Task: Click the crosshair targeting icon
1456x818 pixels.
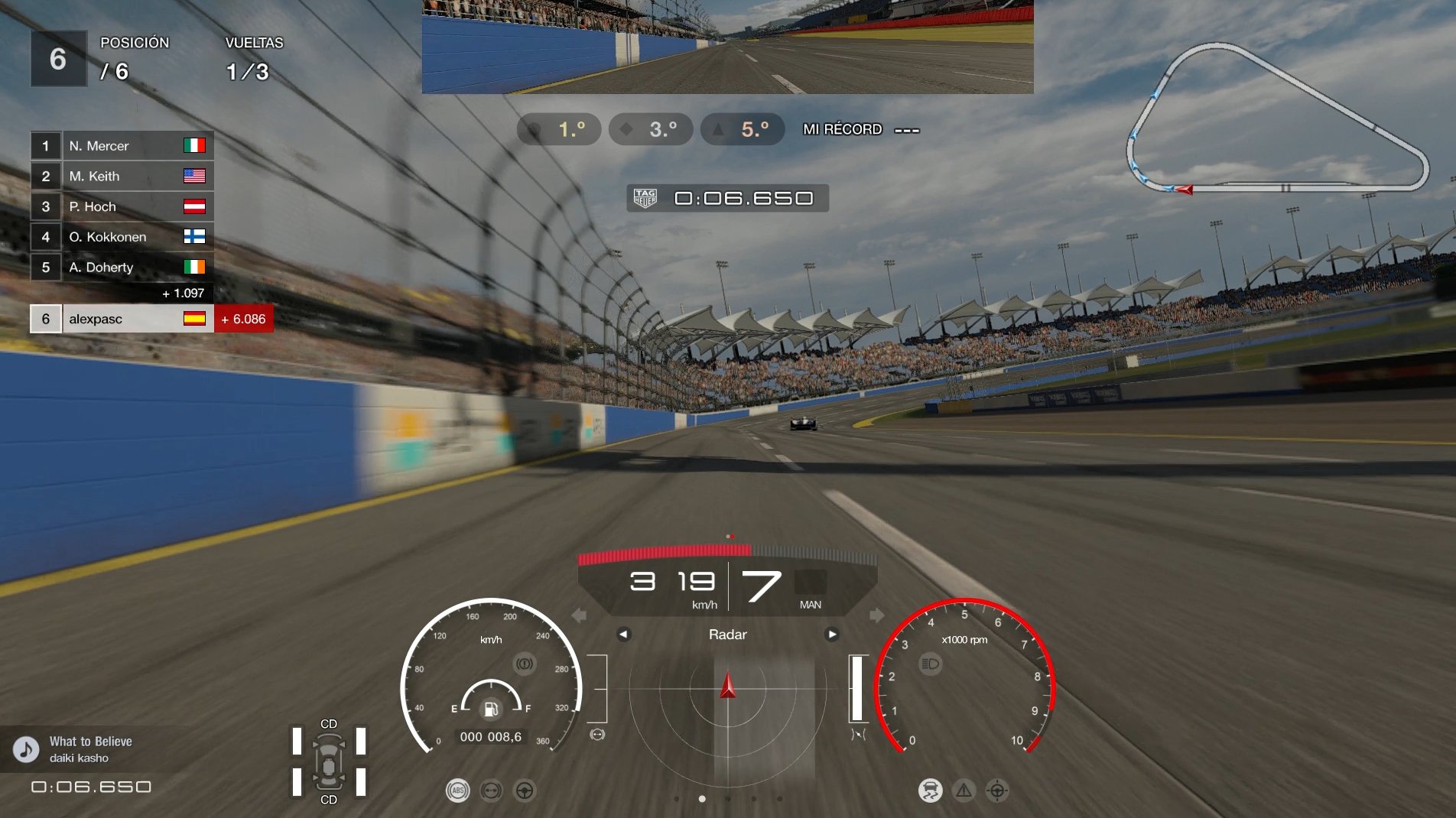Action: (996, 790)
